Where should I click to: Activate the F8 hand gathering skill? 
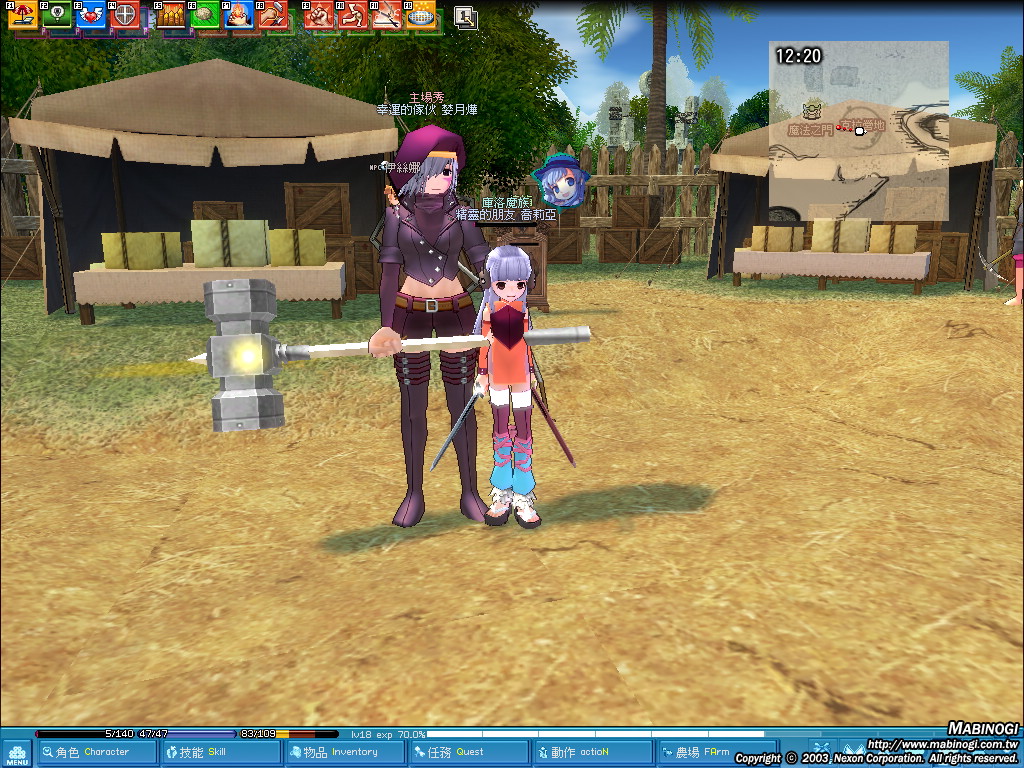[272, 14]
